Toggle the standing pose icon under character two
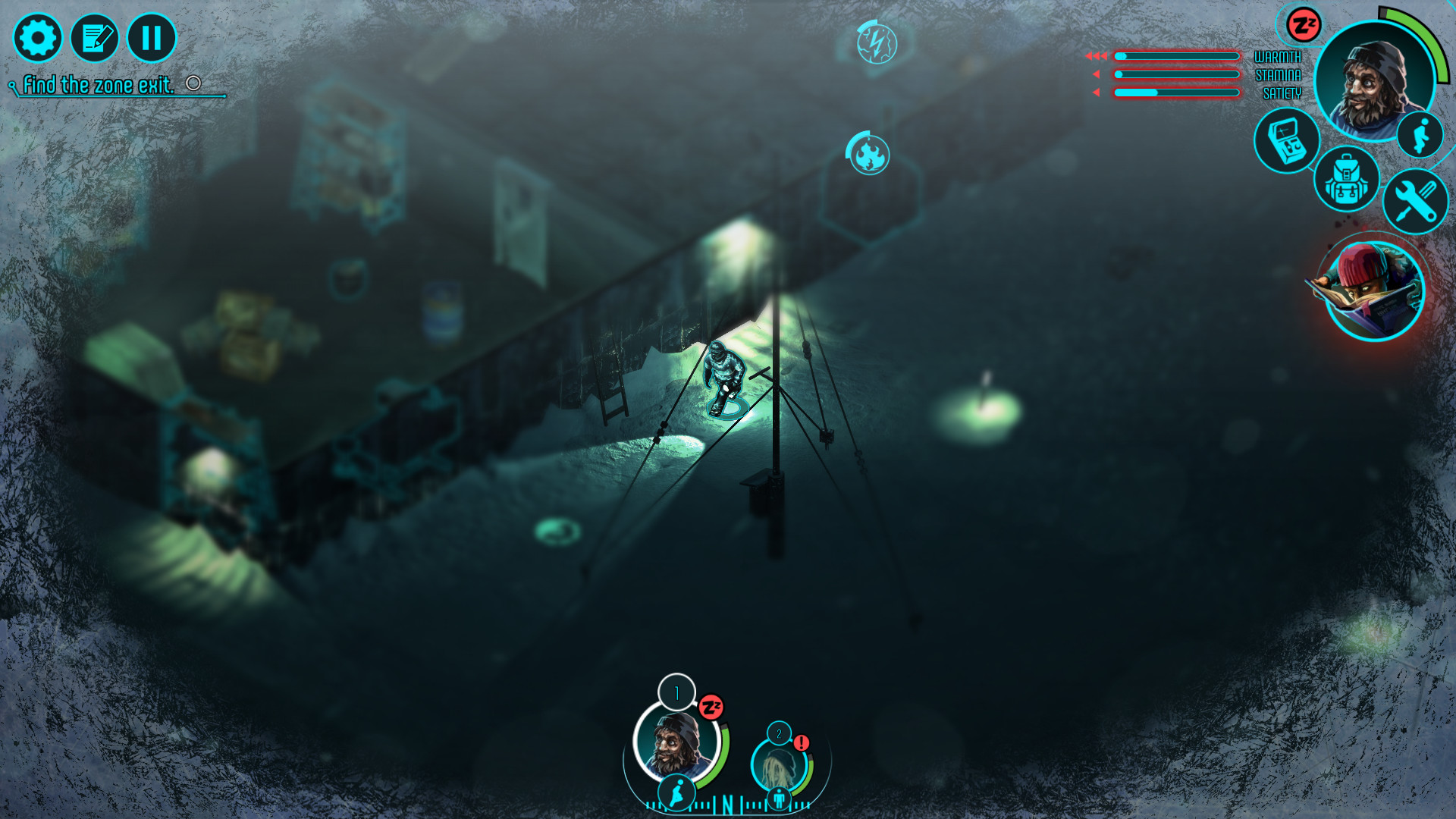This screenshot has width=1456, height=819. click(778, 799)
